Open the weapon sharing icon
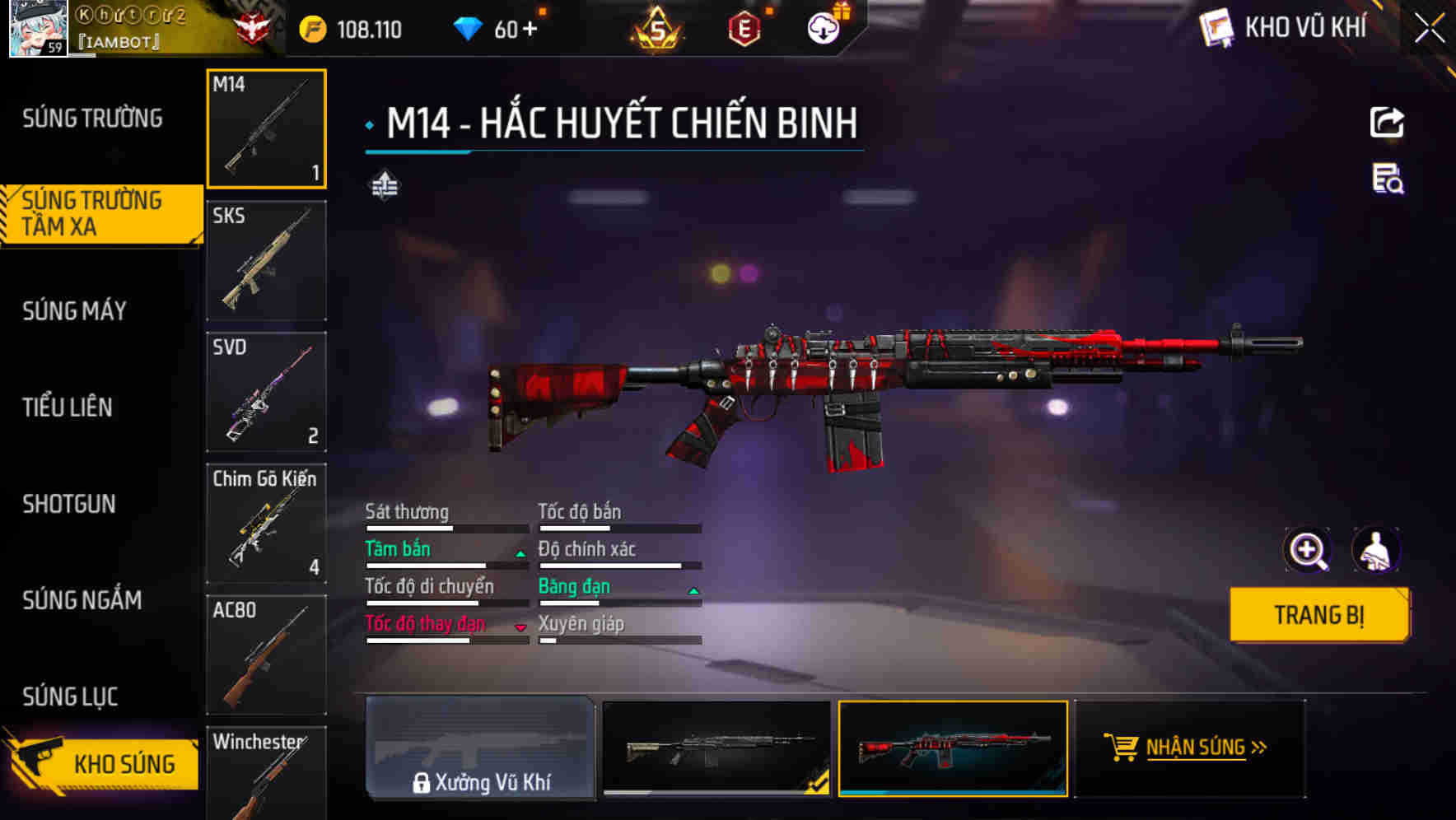Image resolution: width=1456 pixels, height=820 pixels. 1386,122
